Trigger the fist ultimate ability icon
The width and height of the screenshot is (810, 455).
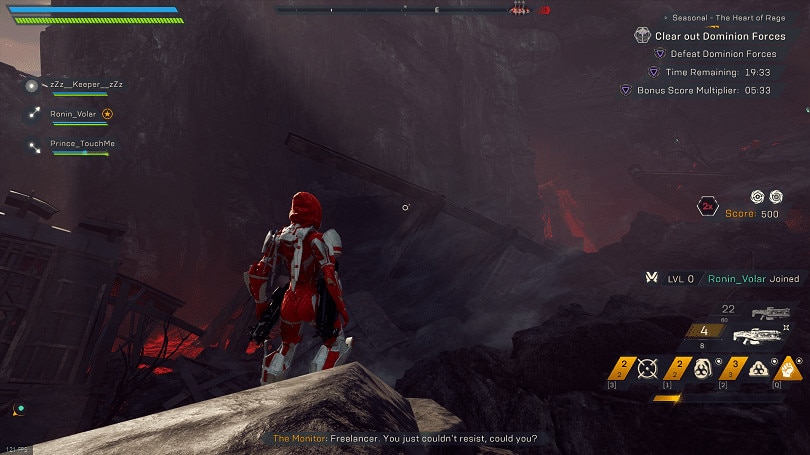click(790, 368)
